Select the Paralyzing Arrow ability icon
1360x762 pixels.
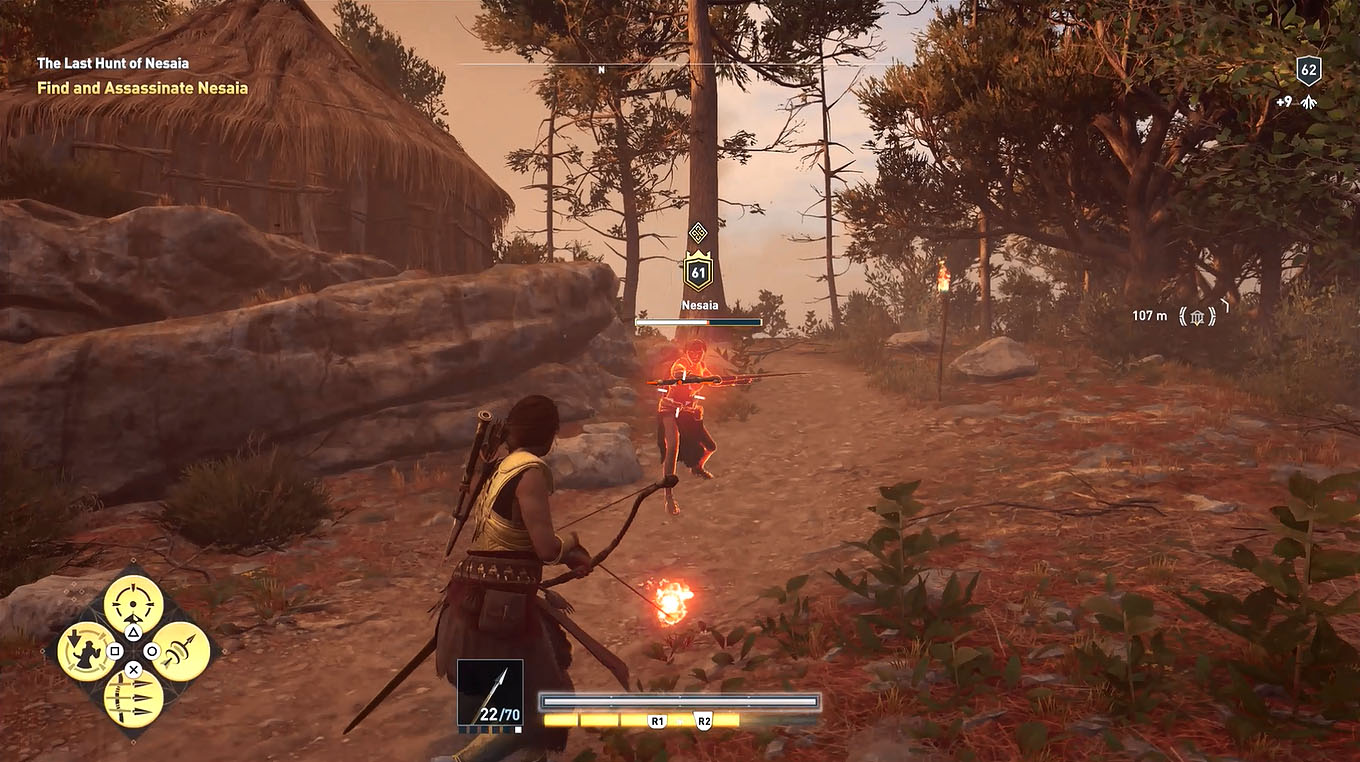pos(85,650)
